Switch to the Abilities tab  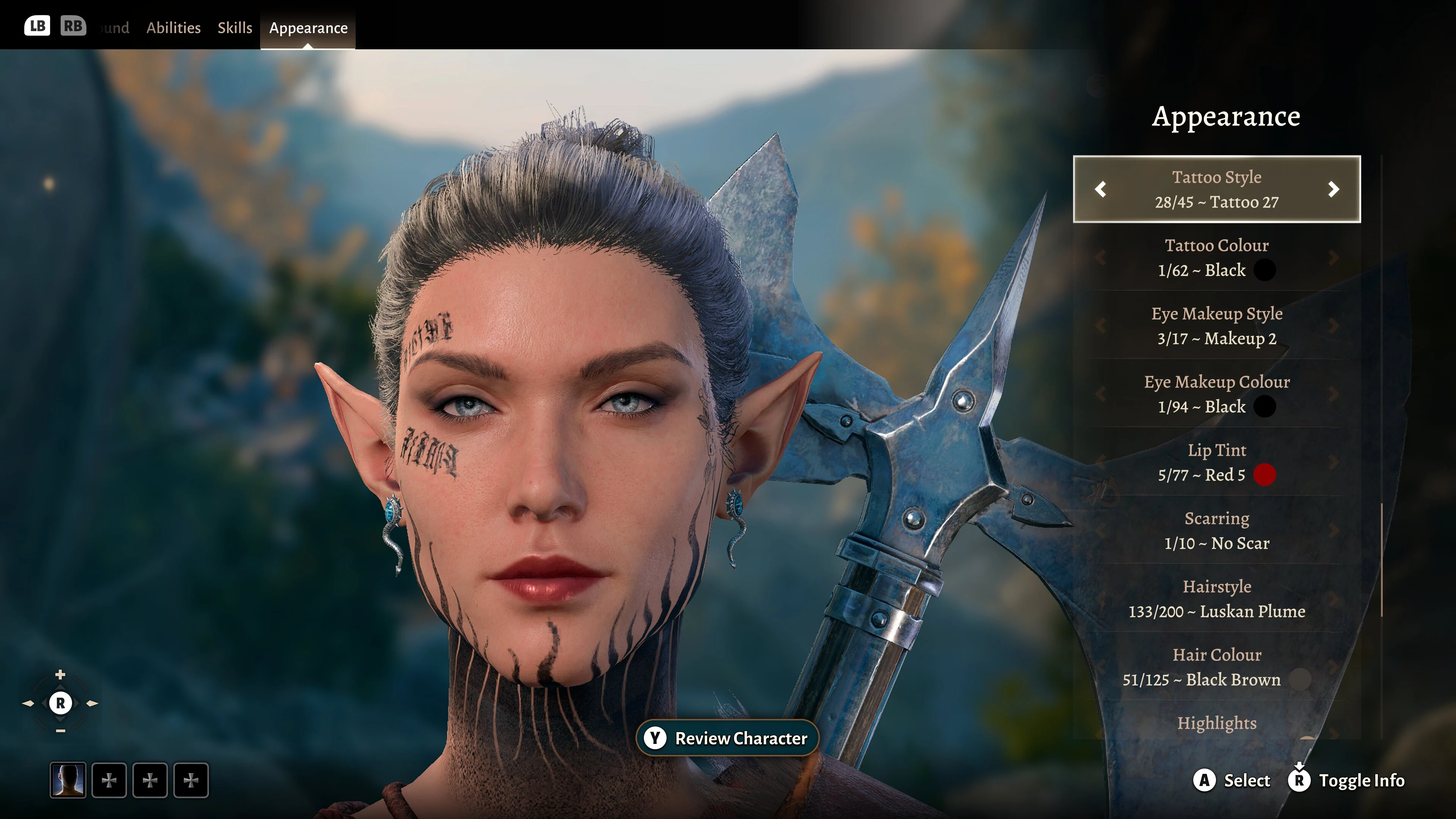click(173, 28)
